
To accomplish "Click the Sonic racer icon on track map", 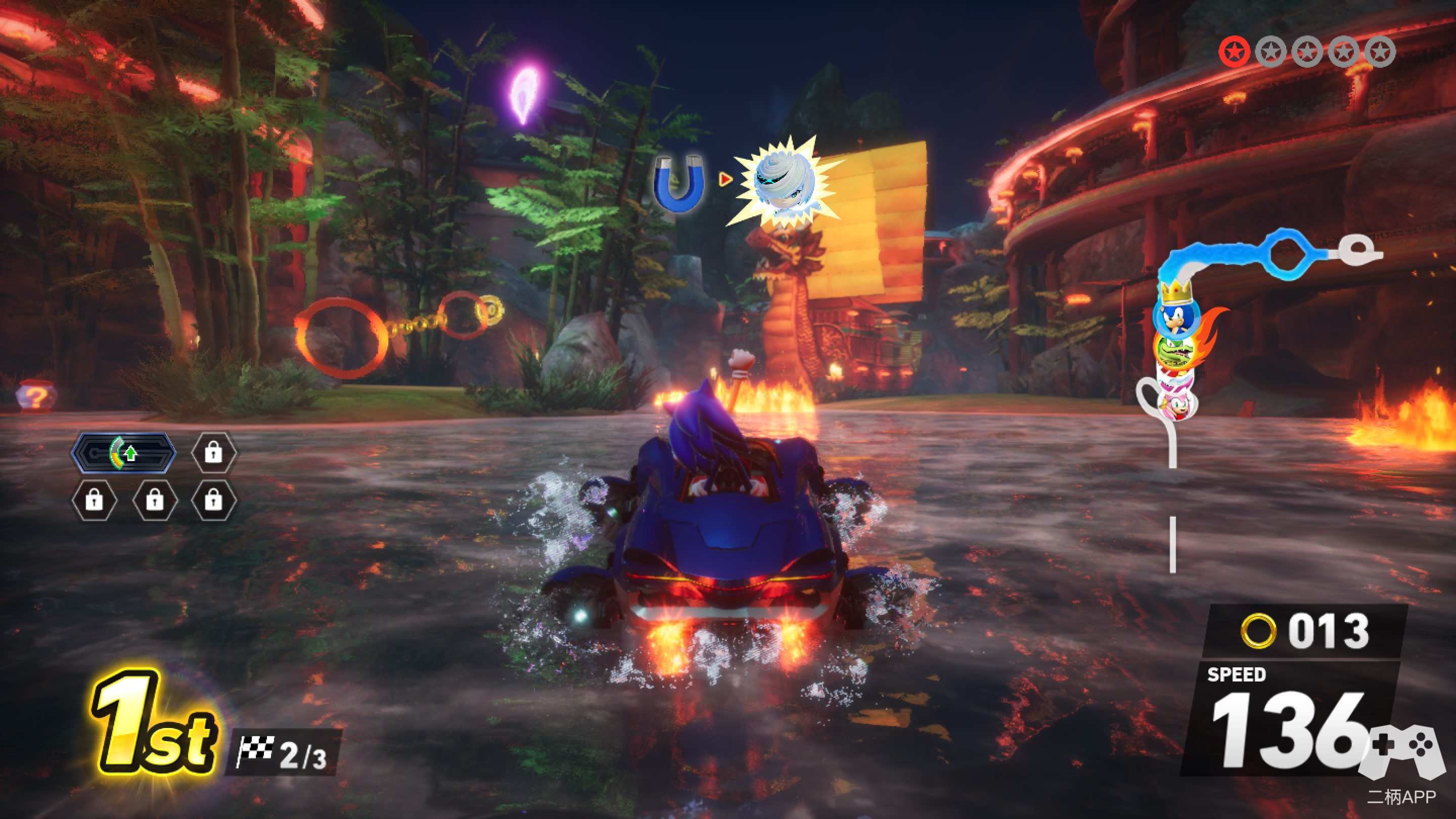I will [1174, 317].
